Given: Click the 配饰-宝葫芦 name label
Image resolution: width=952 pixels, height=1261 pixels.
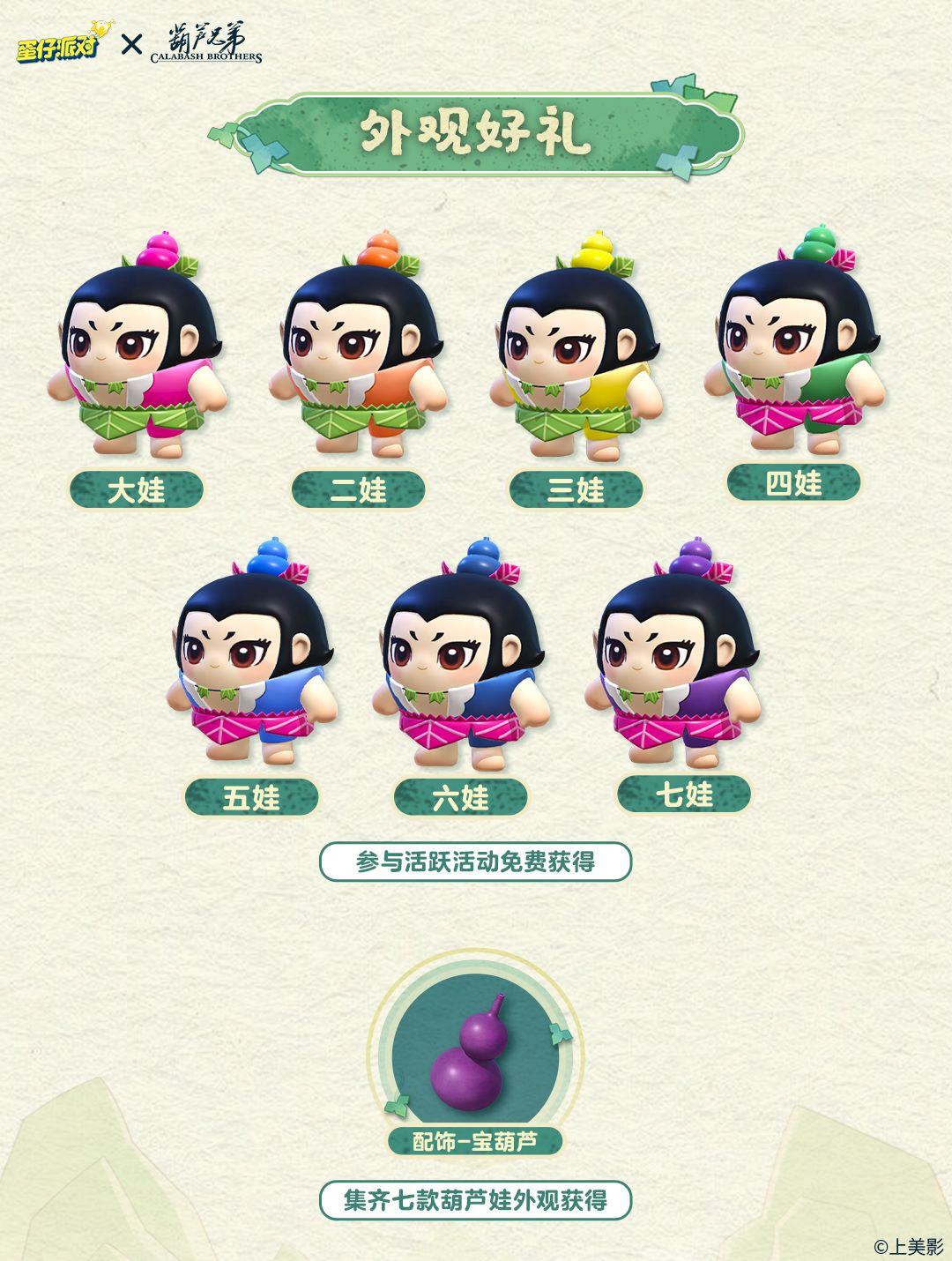Looking at the screenshot, I should pyautogui.click(x=475, y=1142).
